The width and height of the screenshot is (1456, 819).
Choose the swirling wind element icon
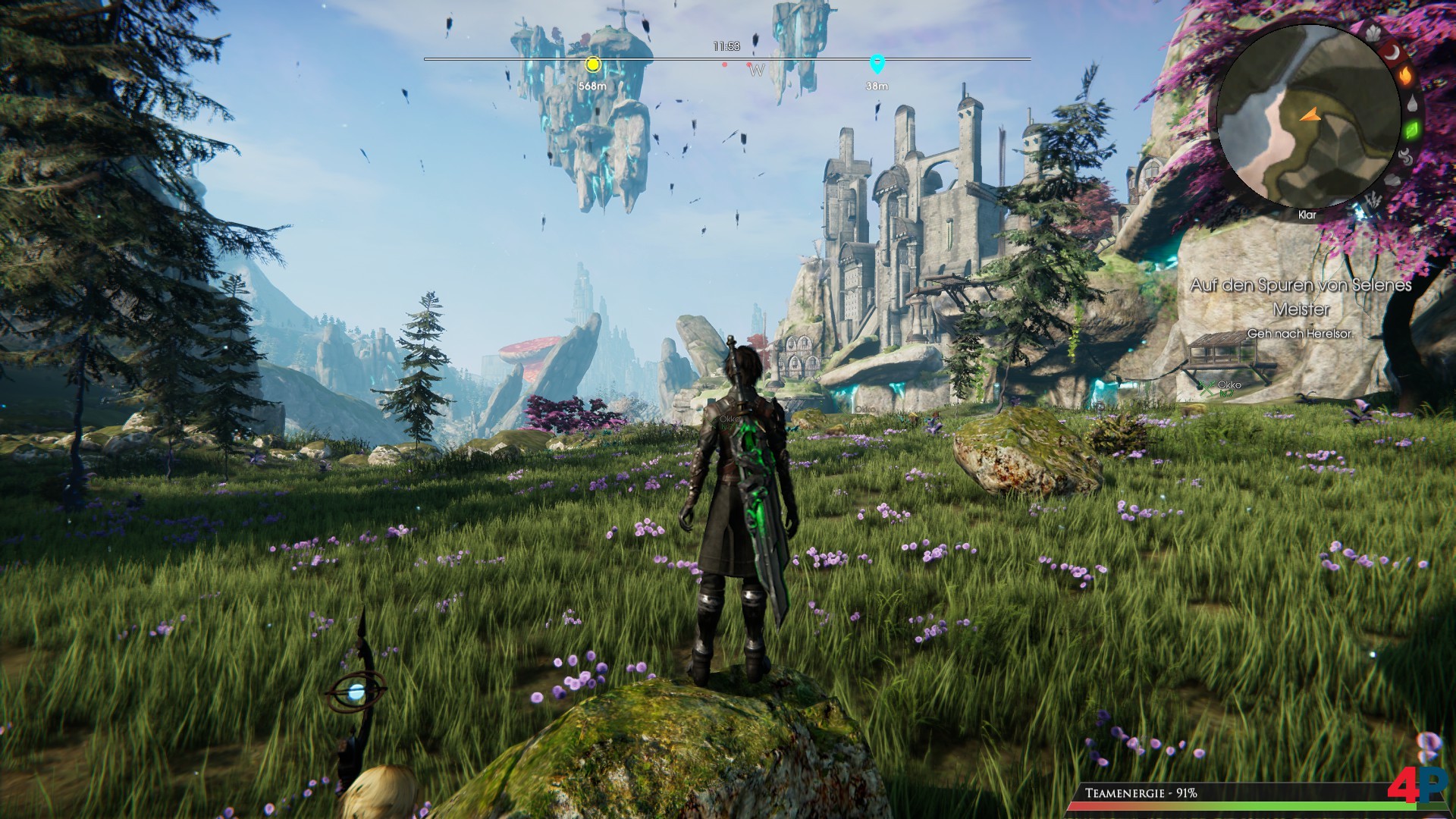point(1405,157)
